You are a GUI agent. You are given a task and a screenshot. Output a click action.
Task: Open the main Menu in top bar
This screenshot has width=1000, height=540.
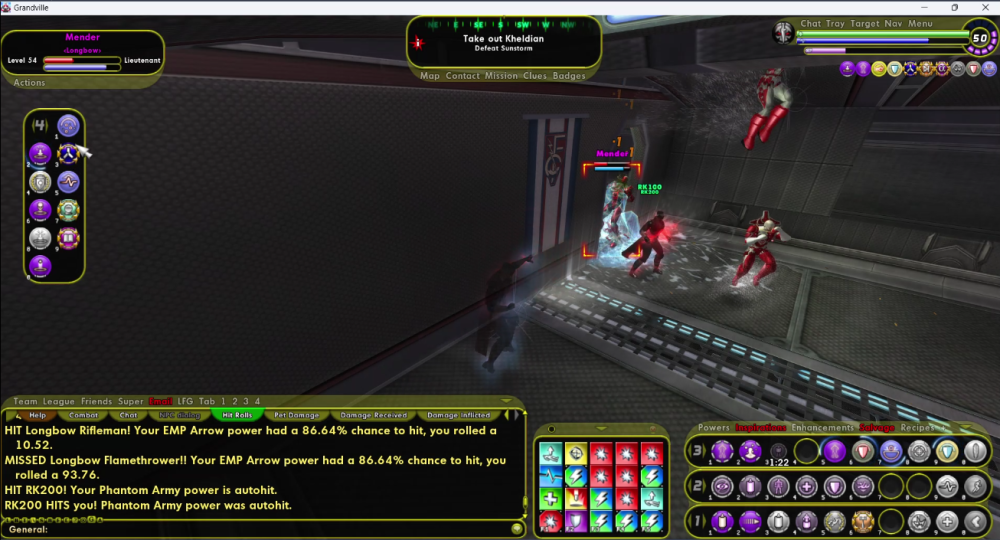tap(921, 24)
